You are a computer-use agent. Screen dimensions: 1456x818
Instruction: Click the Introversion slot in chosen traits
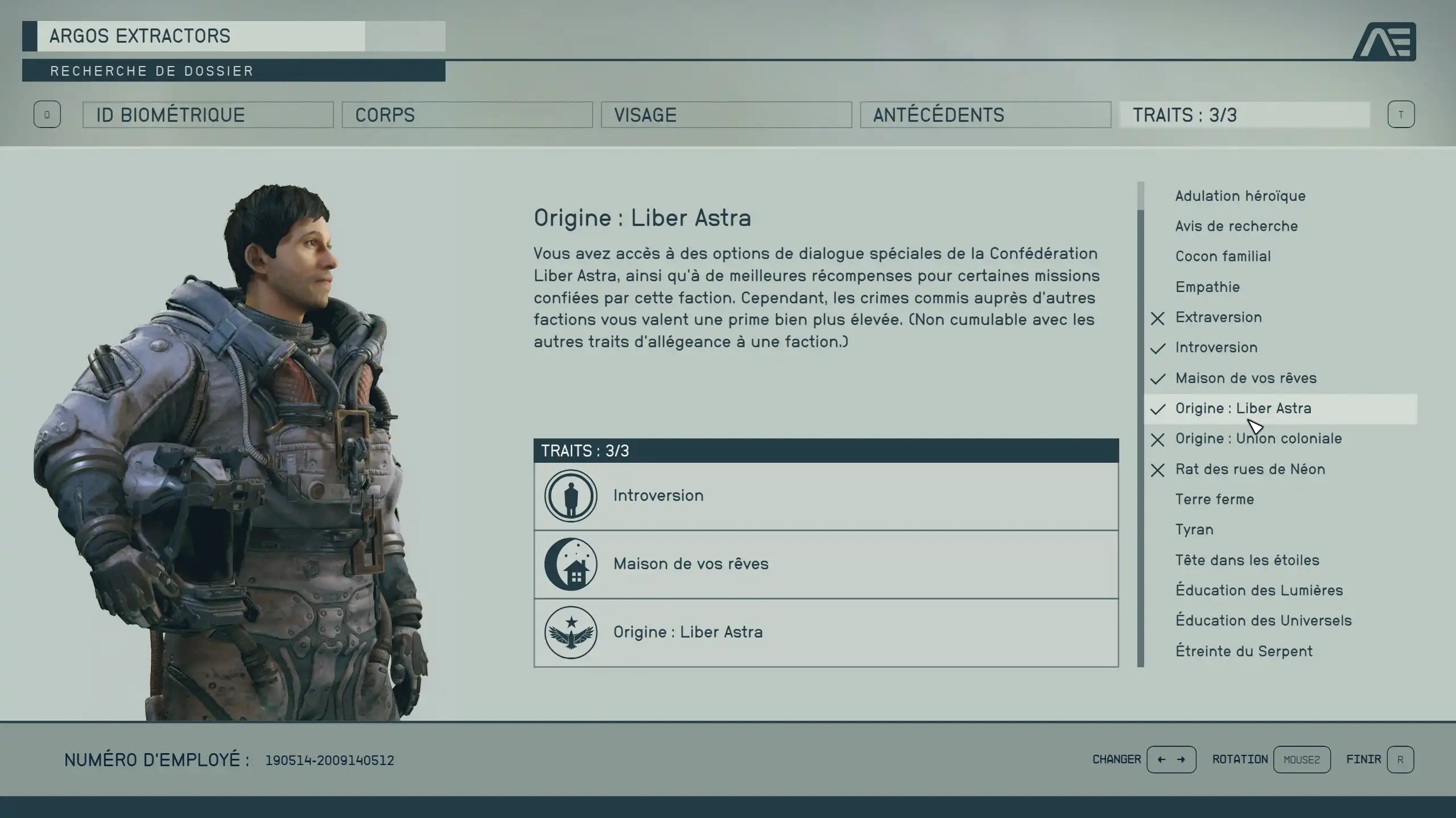(x=826, y=496)
